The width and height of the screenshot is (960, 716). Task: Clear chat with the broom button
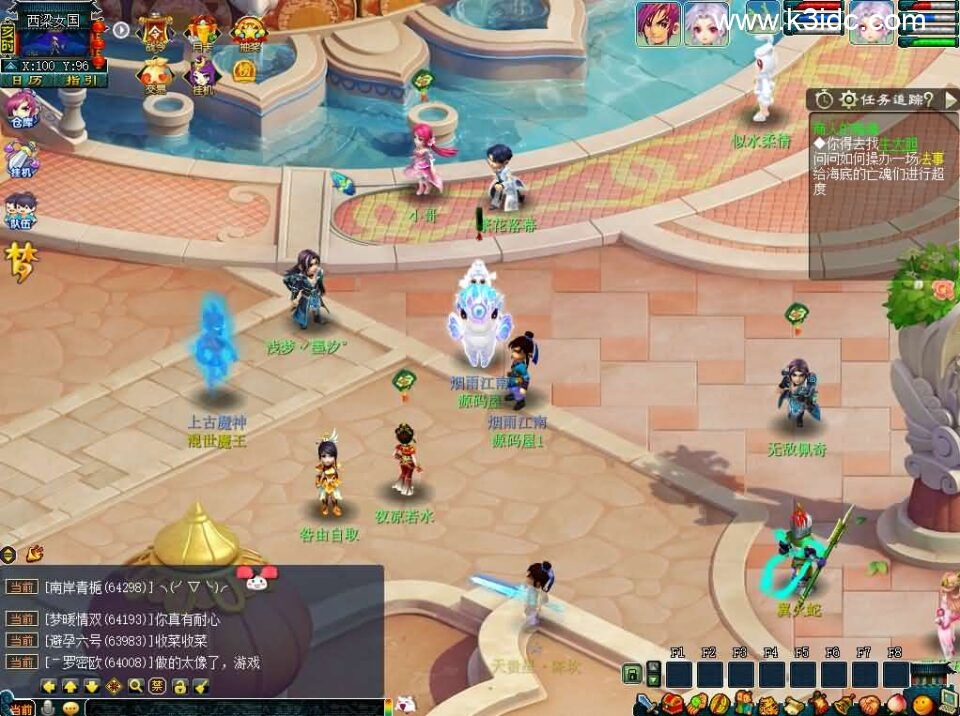point(201,686)
